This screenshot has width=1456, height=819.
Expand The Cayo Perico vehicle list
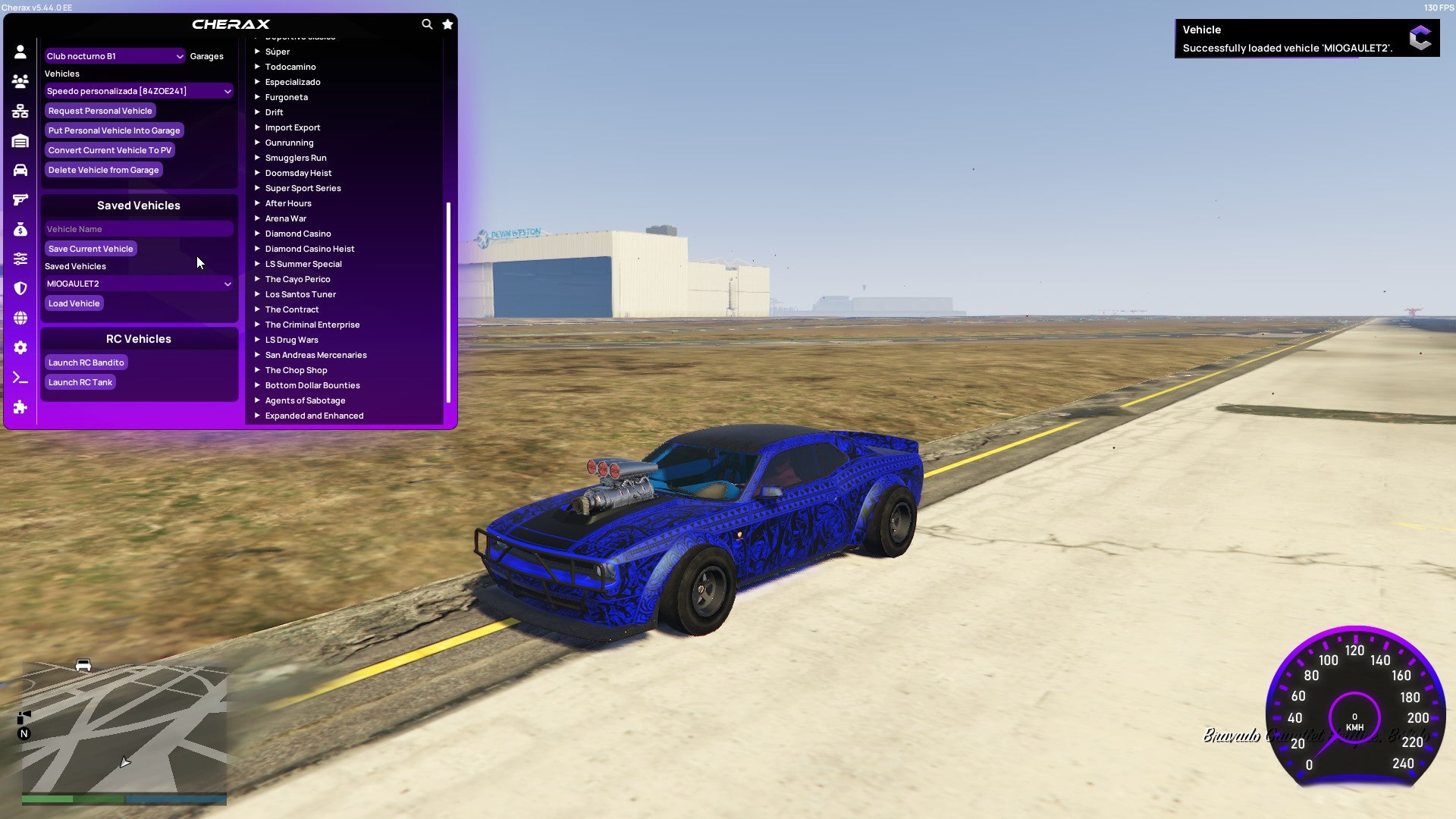click(x=297, y=278)
